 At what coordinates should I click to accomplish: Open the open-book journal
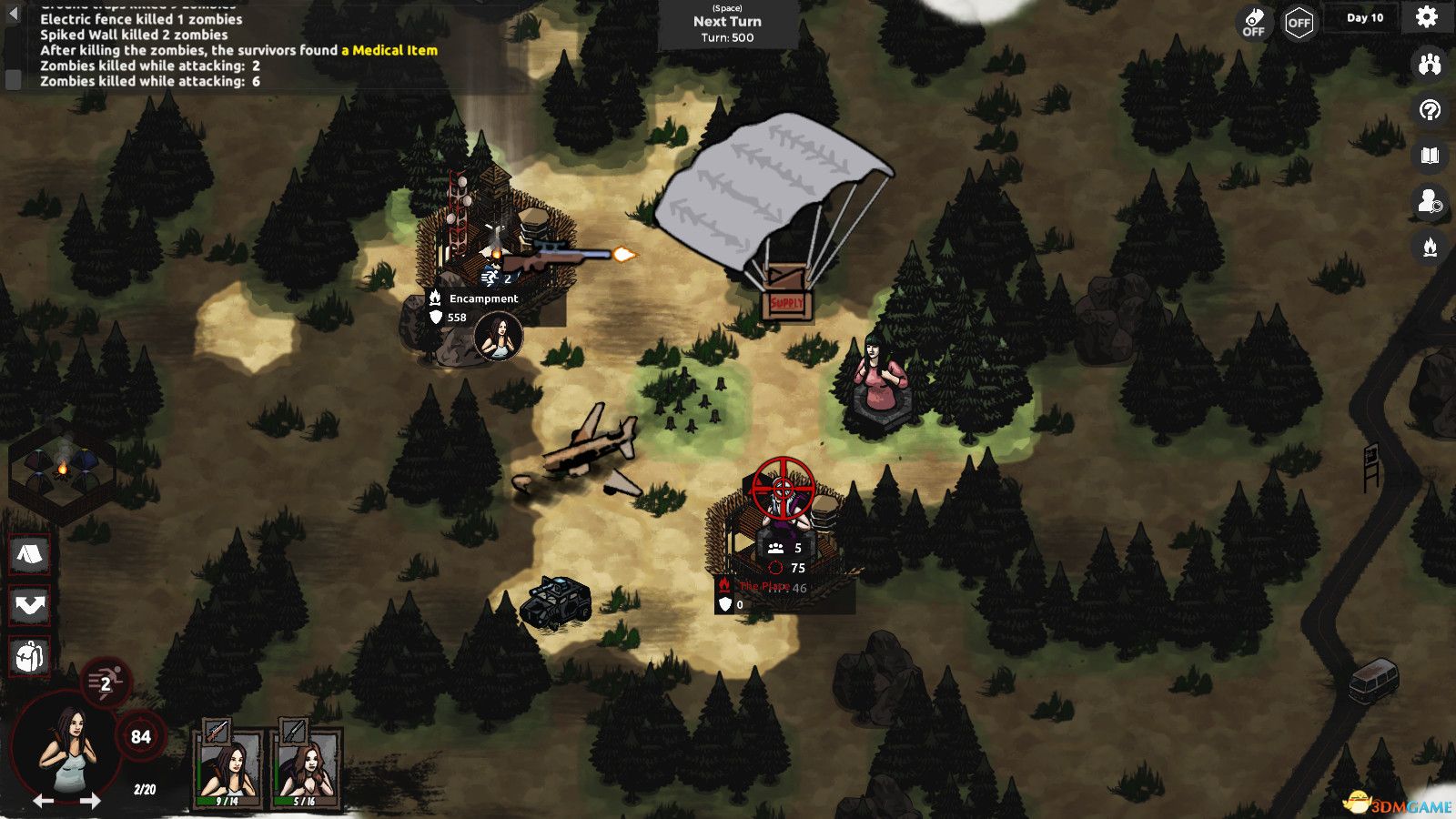click(1430, 156)
